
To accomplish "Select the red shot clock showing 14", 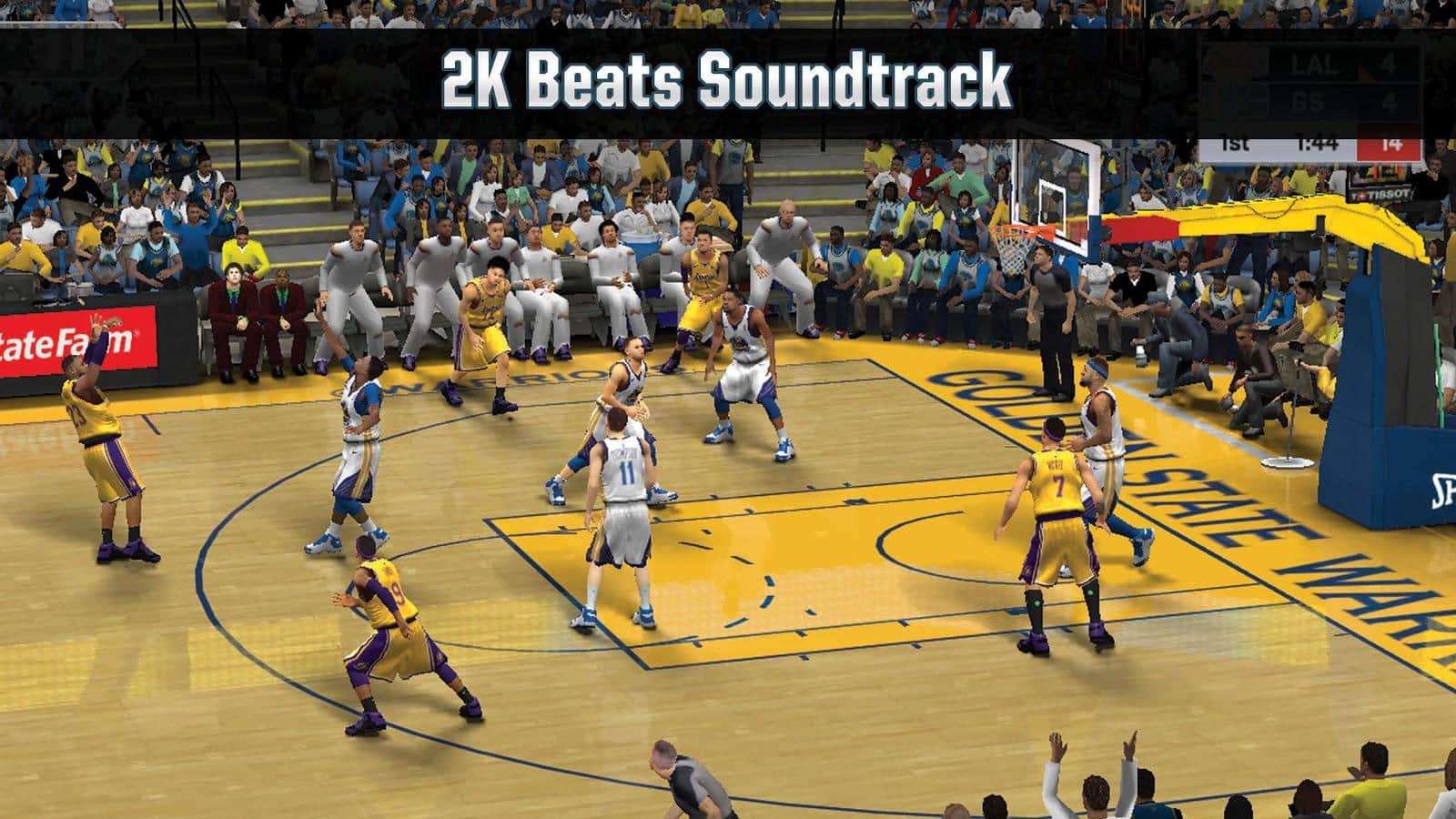I will click(x=1392, y=144).
